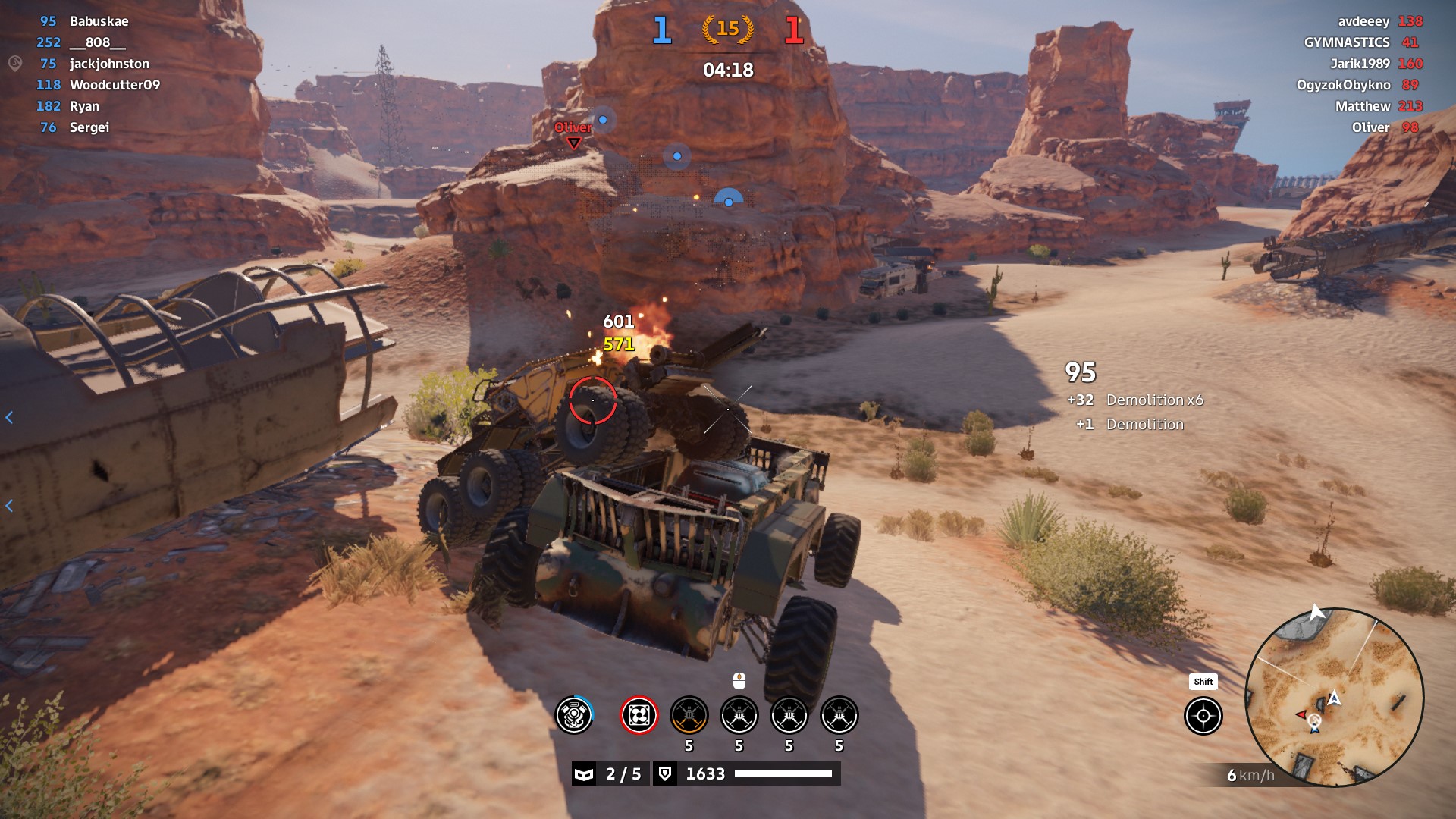Select enemy avdeeey in the opponent list

click(x=1363, y=21)
